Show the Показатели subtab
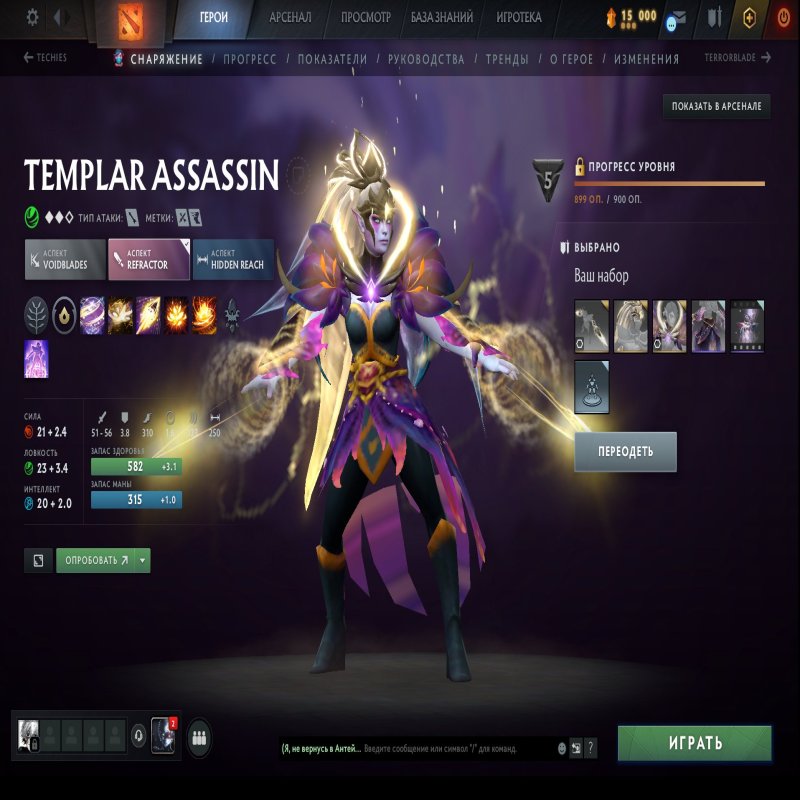 point(332,59)
